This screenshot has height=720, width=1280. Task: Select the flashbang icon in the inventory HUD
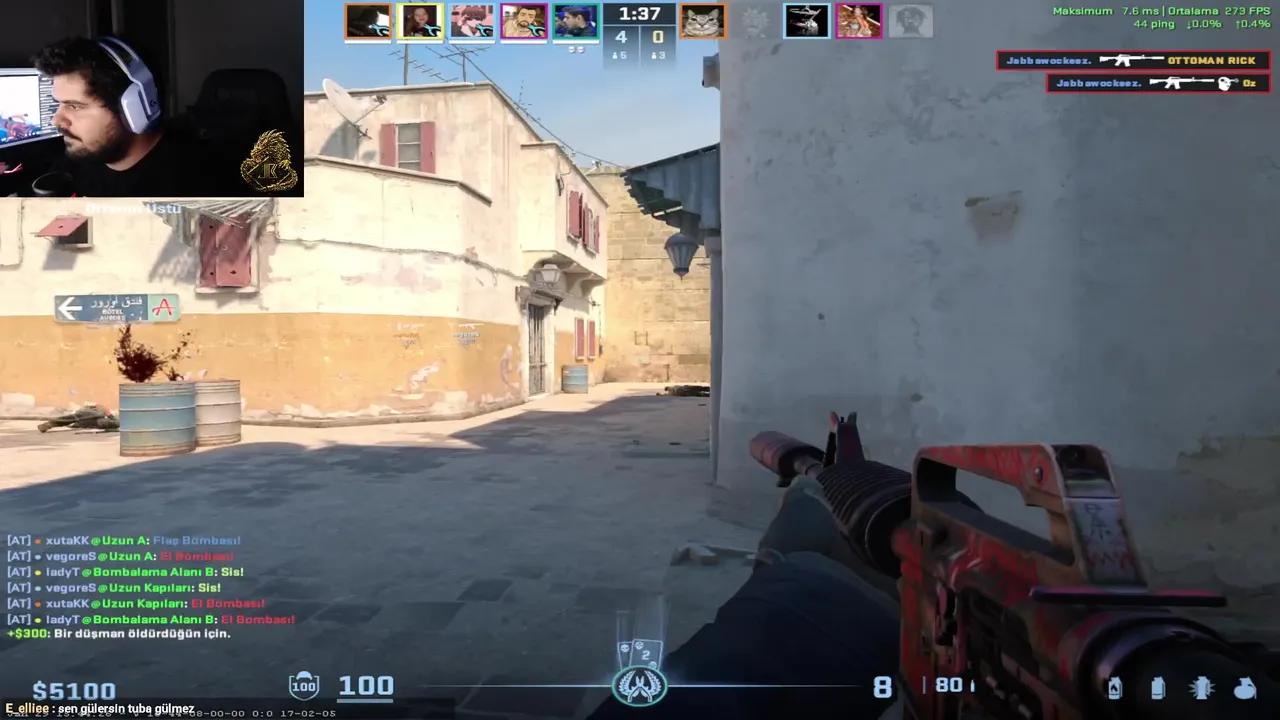pos(1200,687)
